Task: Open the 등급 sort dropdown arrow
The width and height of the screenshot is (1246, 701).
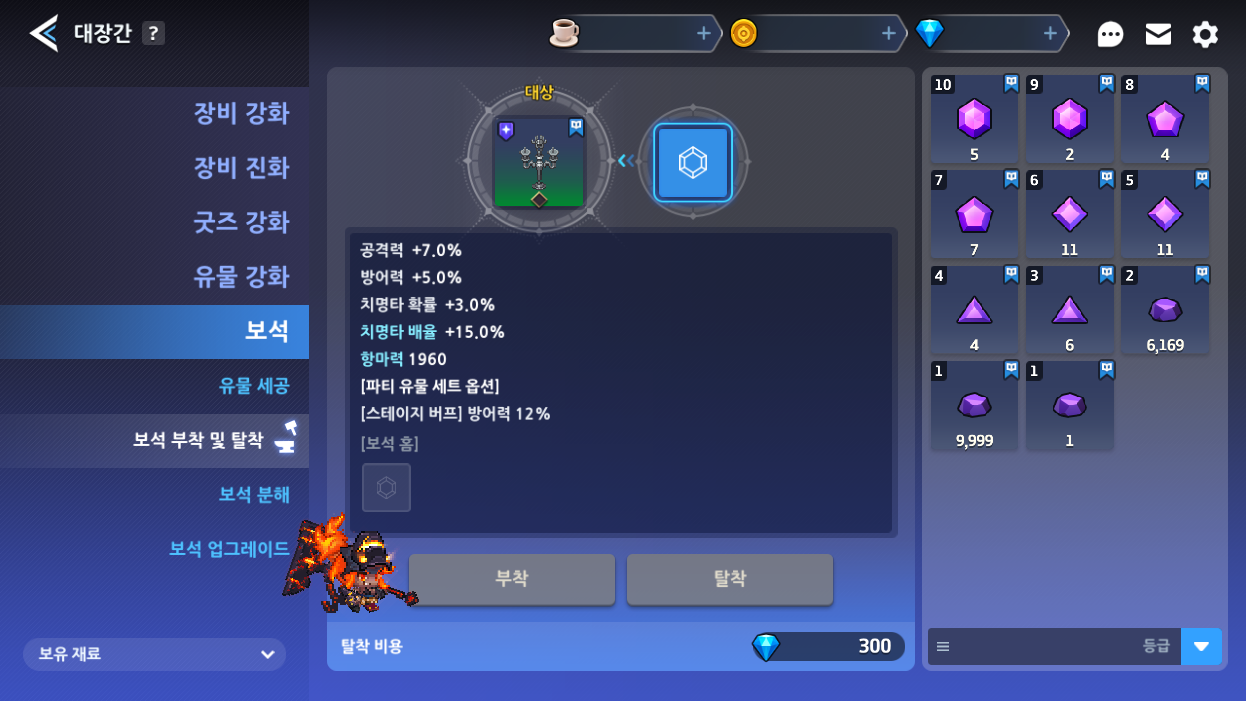Action: point(1201,646)
